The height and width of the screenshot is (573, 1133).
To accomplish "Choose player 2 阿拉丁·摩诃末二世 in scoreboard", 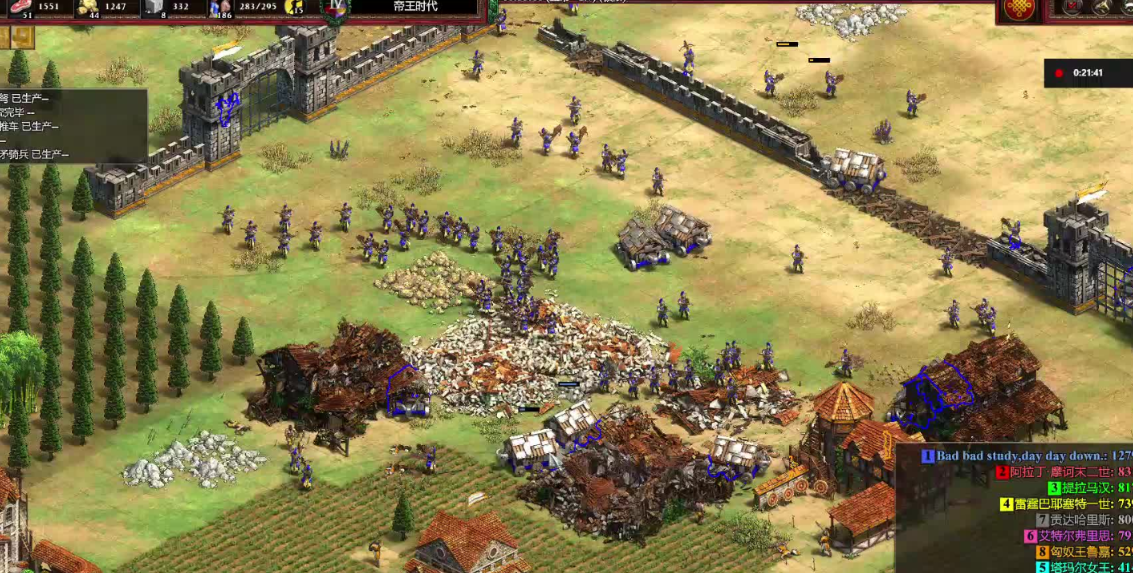I will click(x=1060, y=472).
